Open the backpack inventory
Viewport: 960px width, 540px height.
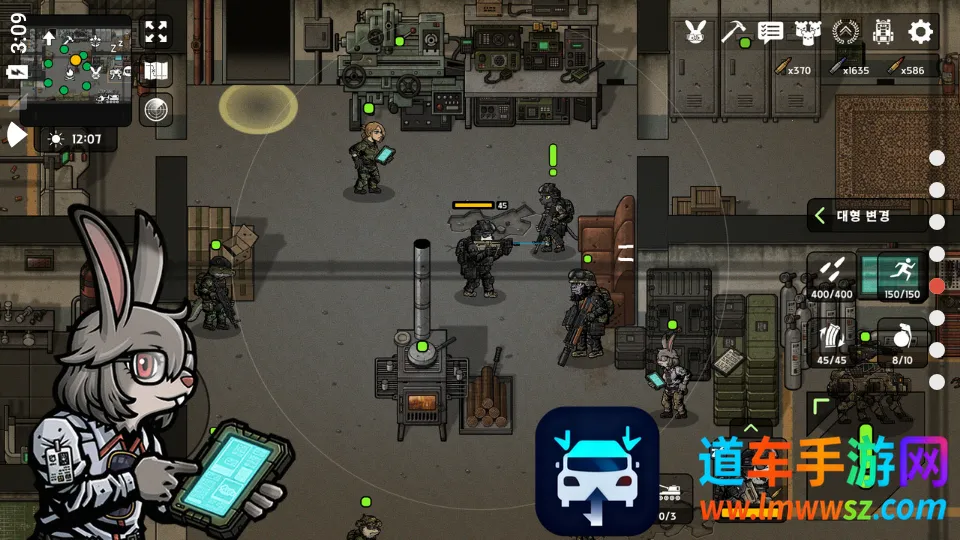tap(883, 31)
